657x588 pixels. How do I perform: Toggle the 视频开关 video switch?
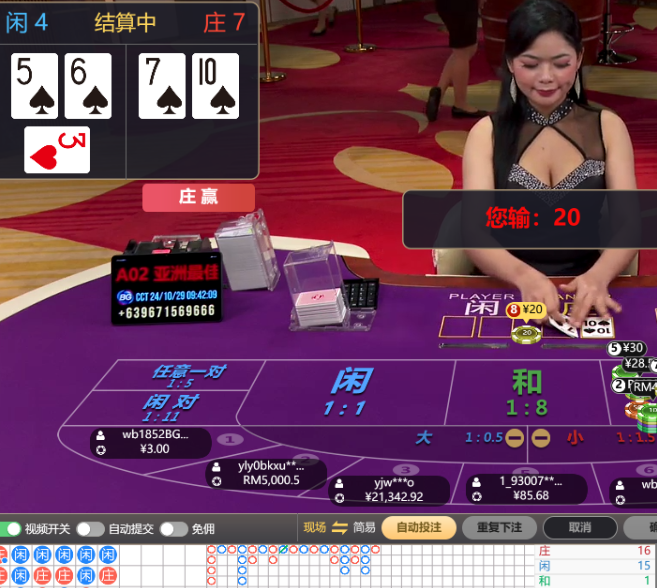[x=13, y=529]
